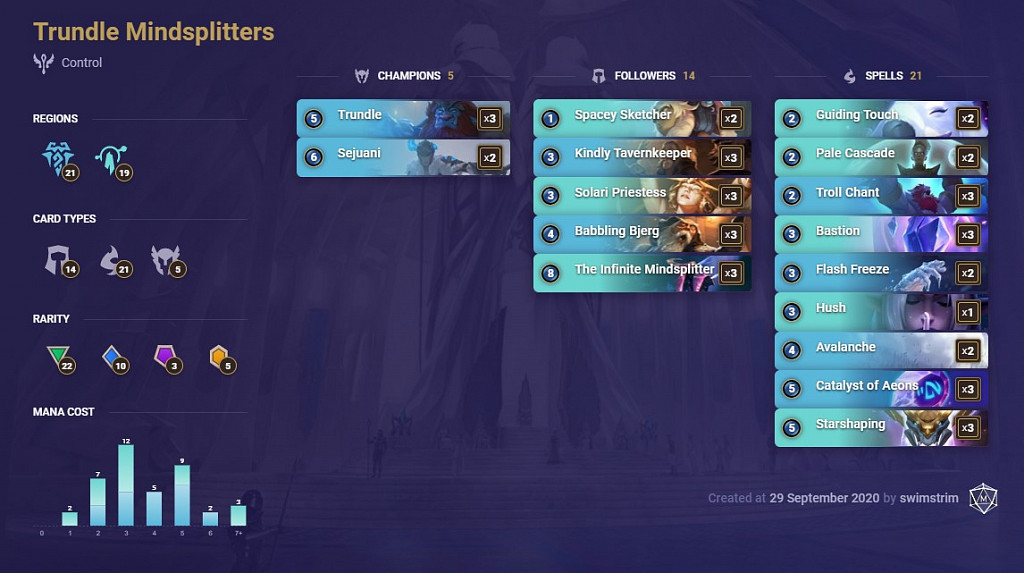Choose the Catalyst of Aeons spell
This screenshot has height=573, width=1024.
(x=881, y=388)
